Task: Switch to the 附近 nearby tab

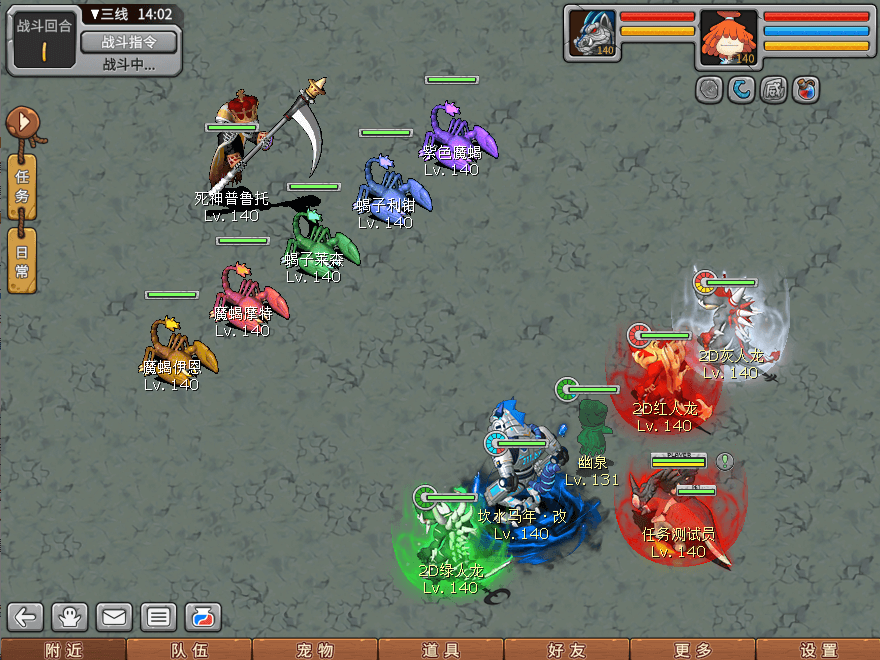Action: [x=62, y=650]
